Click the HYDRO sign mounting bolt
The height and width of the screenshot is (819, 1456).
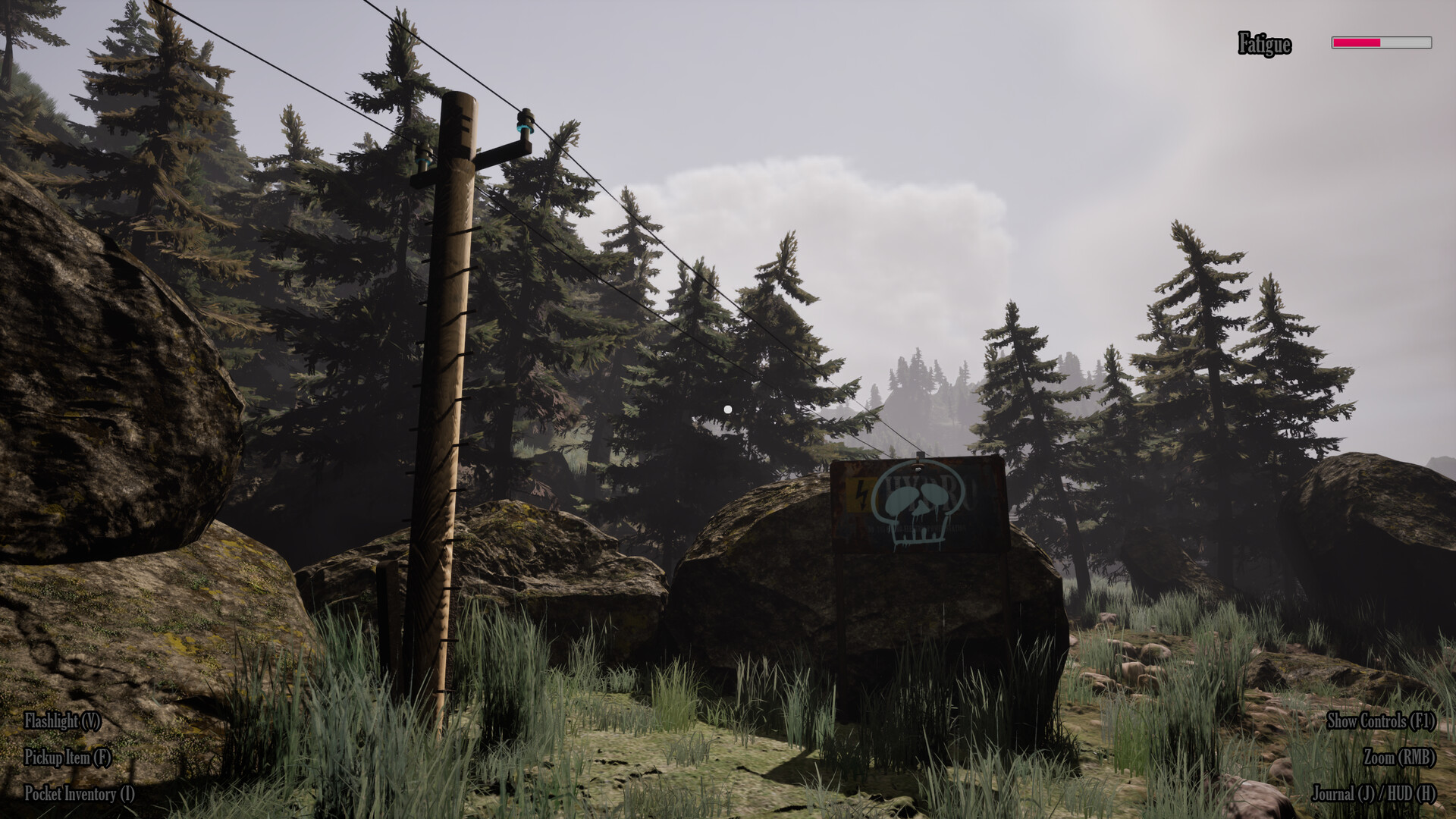tap(918, 466)
